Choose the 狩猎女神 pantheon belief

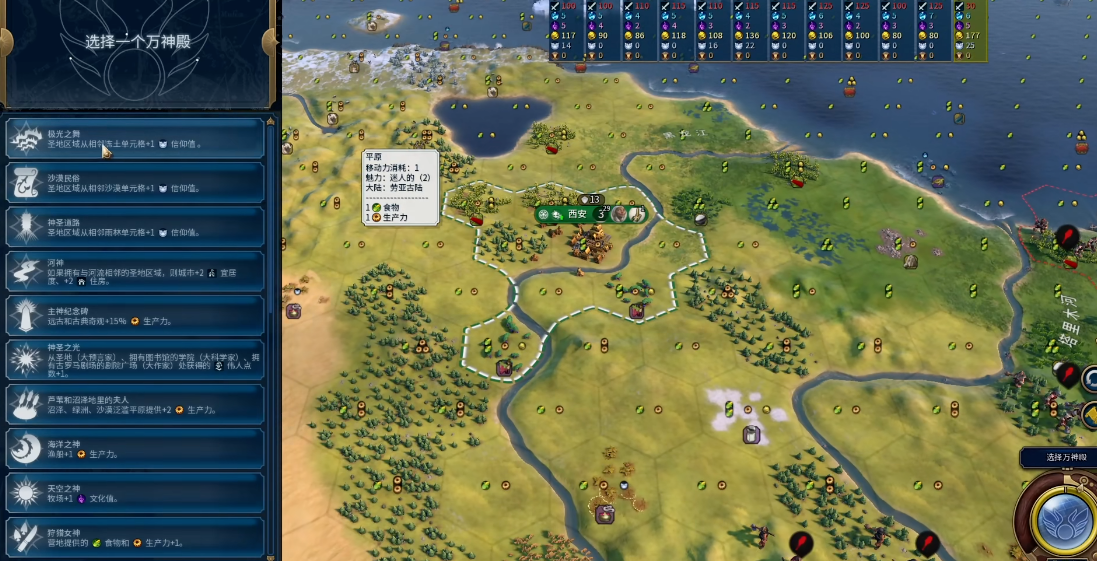tap(135, 537)
